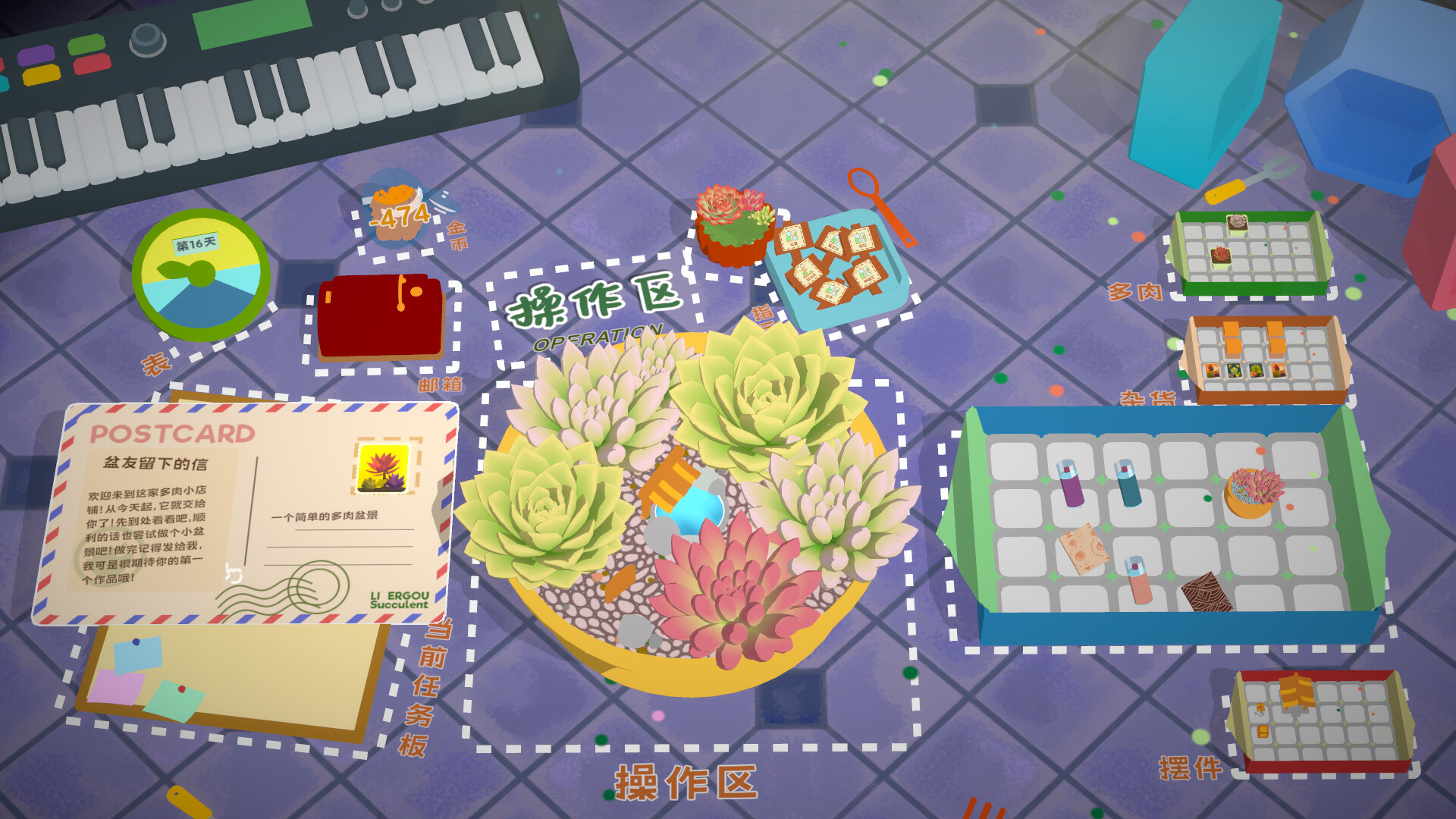Open the 杂货 goods tray
Viewport: 1456px width, 819px height.
tap(1266, 356)
